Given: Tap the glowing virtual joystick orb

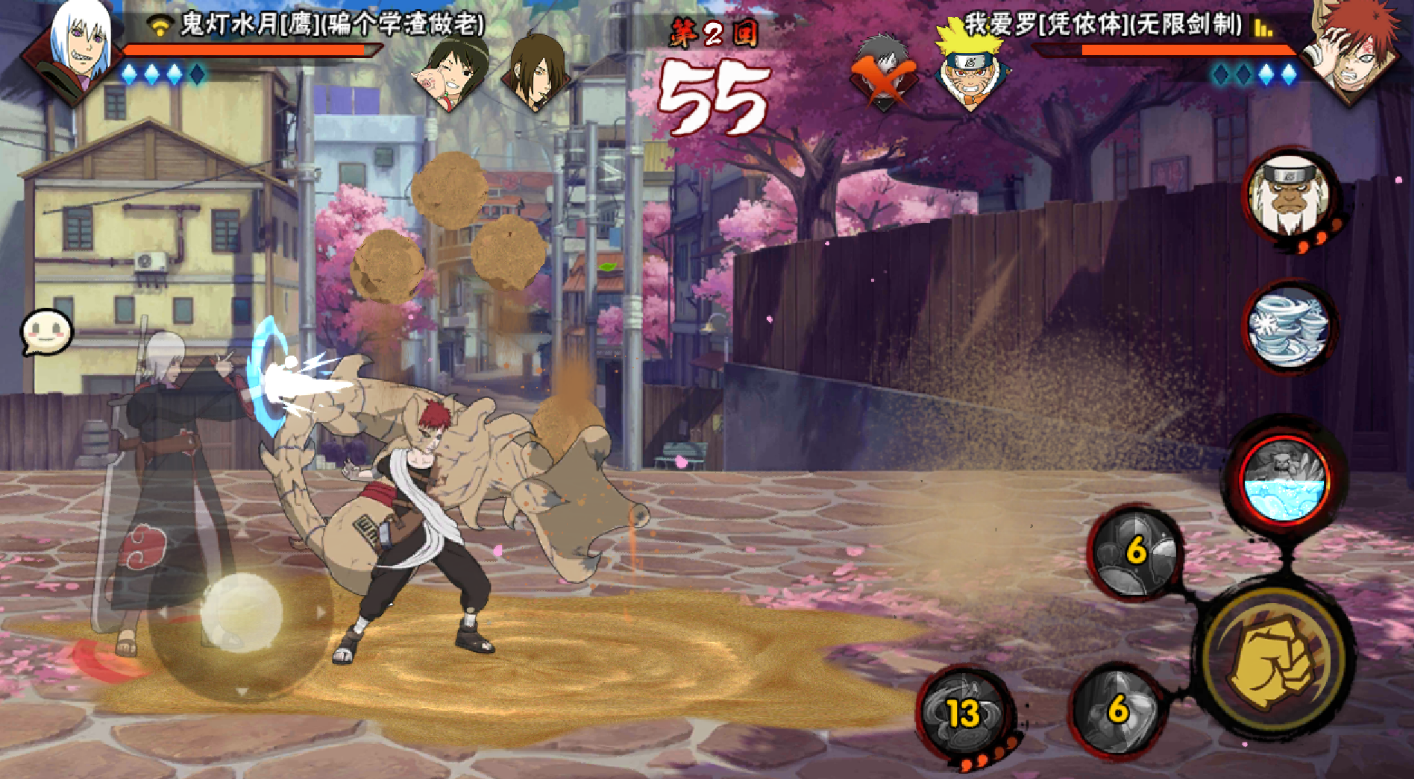Looking at the screenshot, I should click(241, 612).
